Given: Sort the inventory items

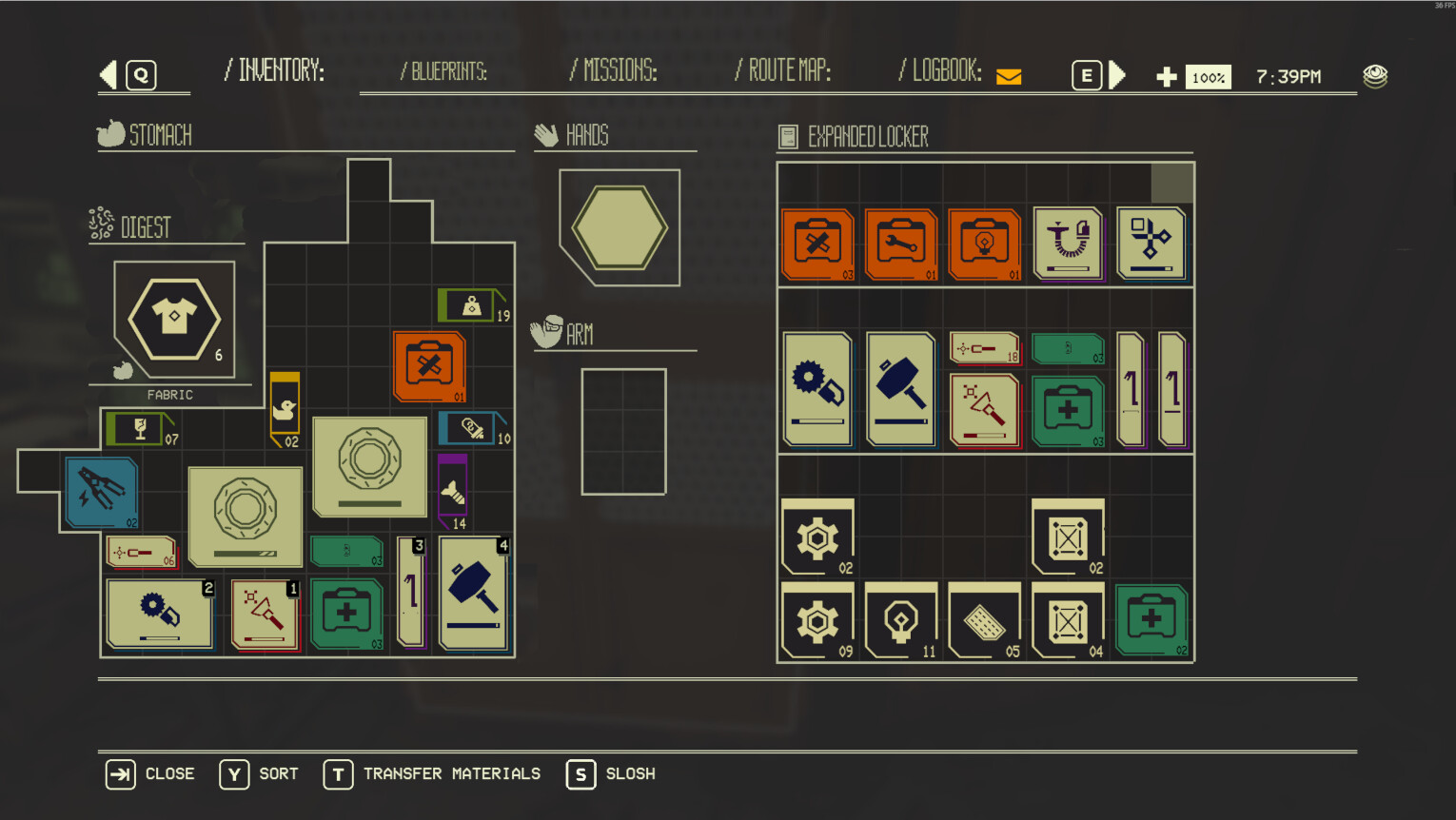Looking at the screenshot, I should 259,774.
